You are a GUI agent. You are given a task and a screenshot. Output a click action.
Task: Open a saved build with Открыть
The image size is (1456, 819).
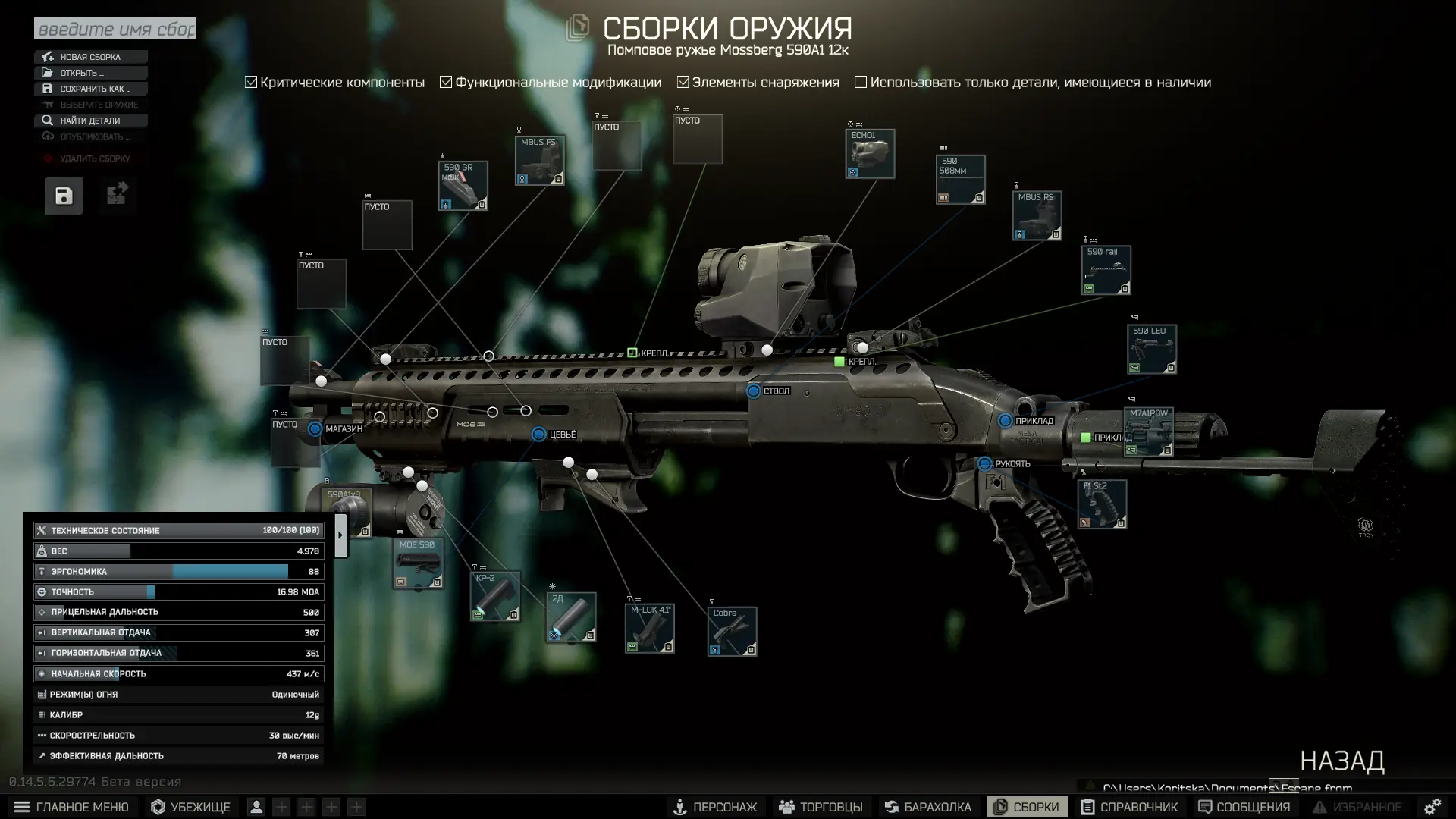[90, 73]
